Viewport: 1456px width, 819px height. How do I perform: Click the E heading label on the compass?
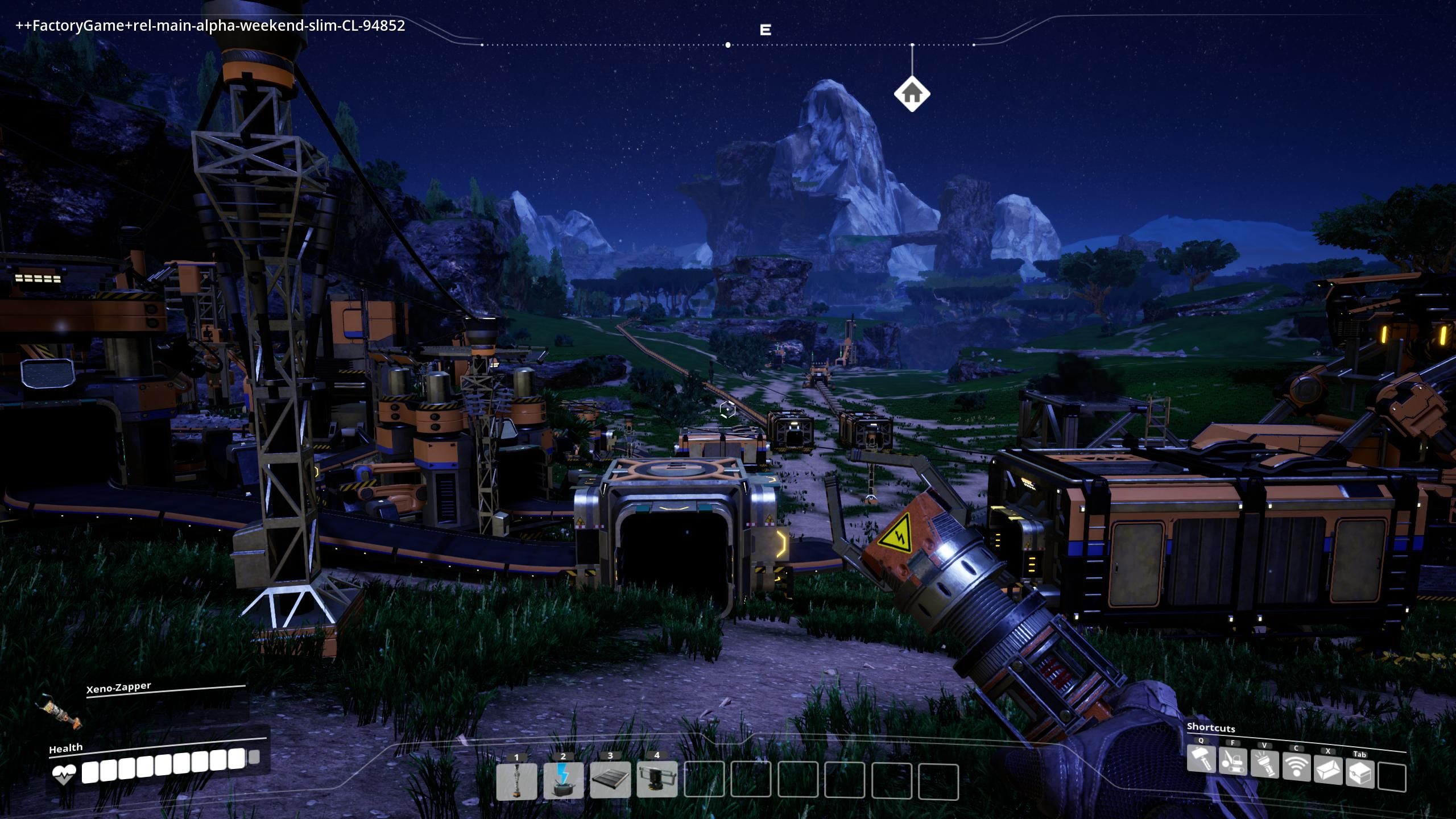click(765, 30)
